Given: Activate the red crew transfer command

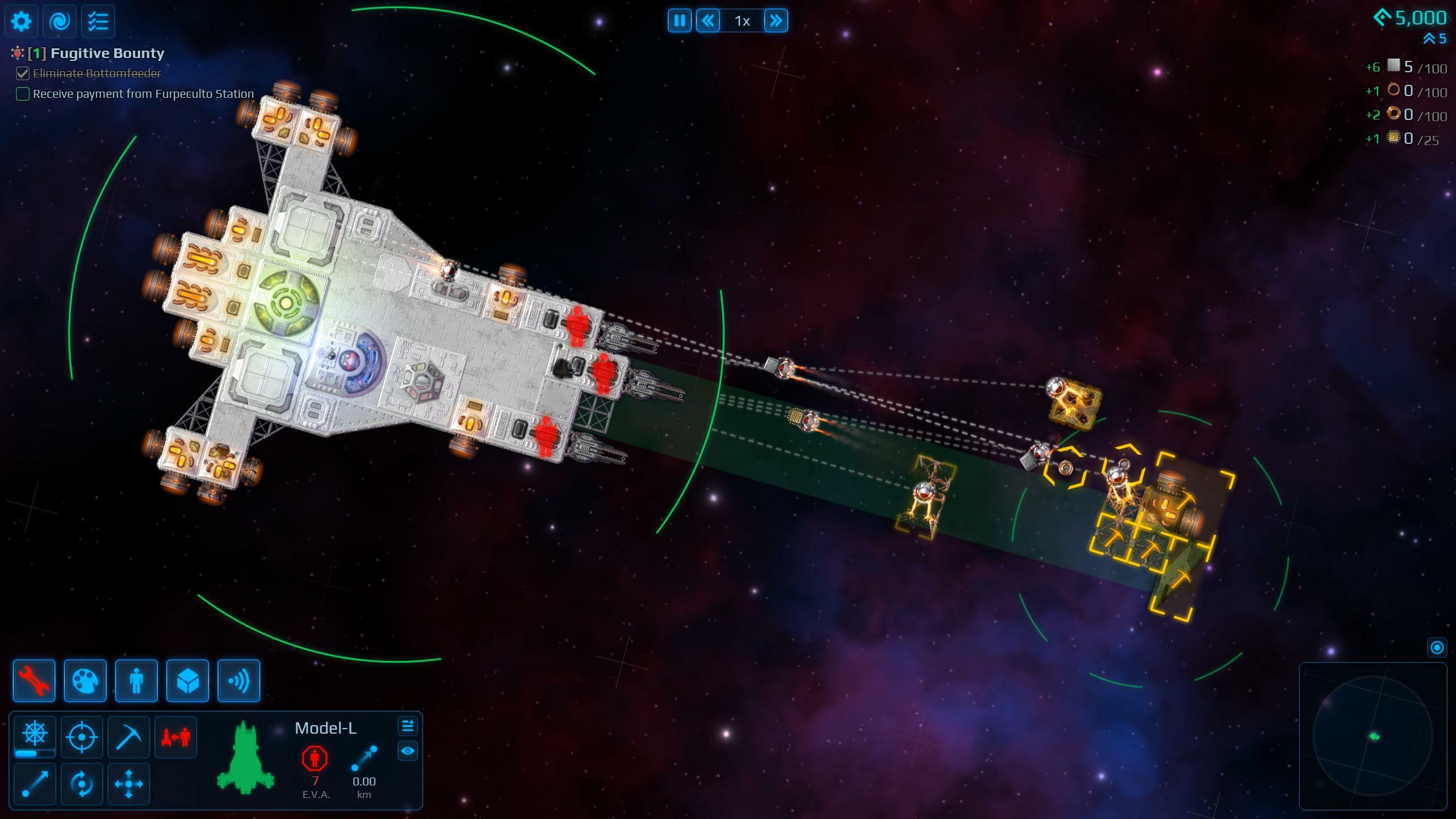Looking at the screenshot, I should coord(176,737).
